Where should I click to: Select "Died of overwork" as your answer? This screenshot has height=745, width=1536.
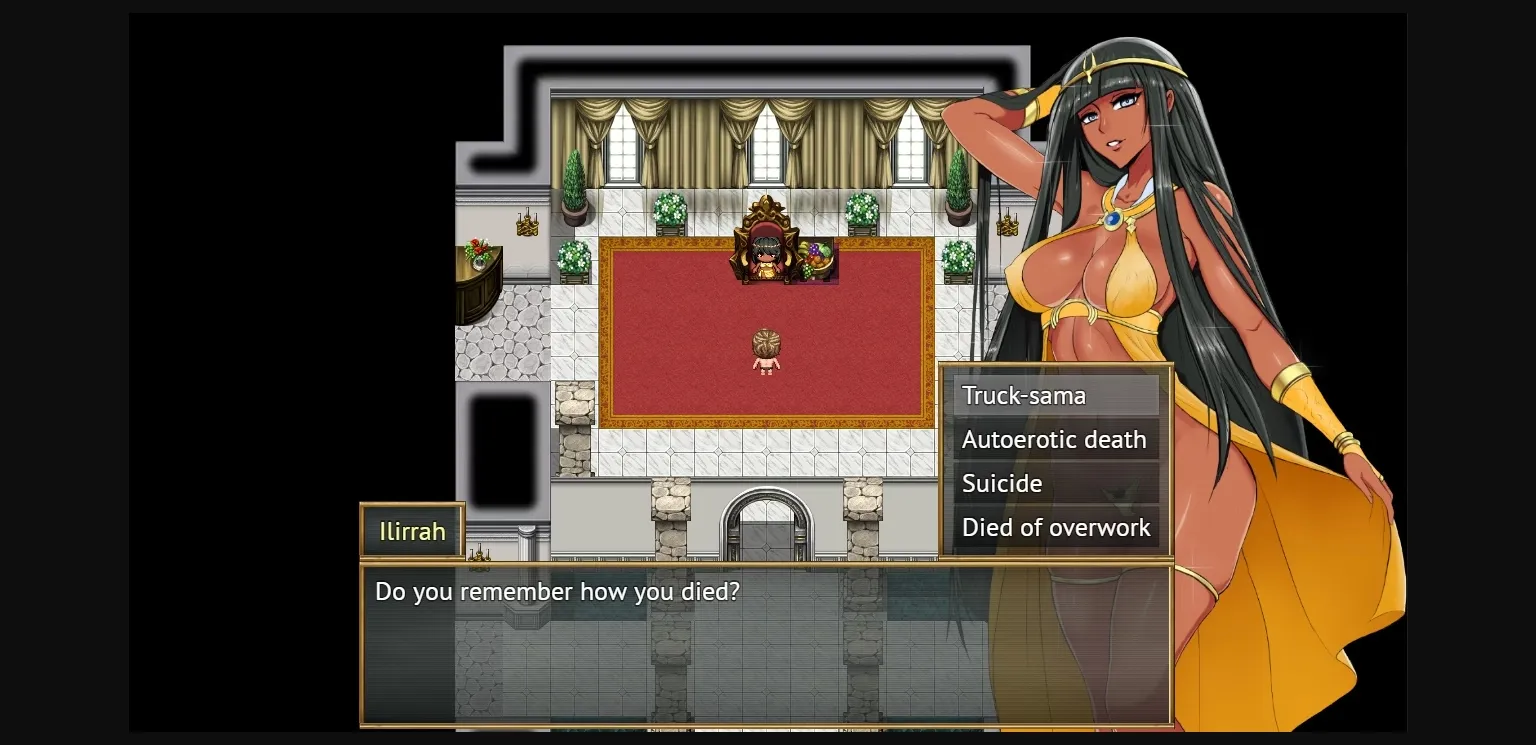pos(1056,527)
